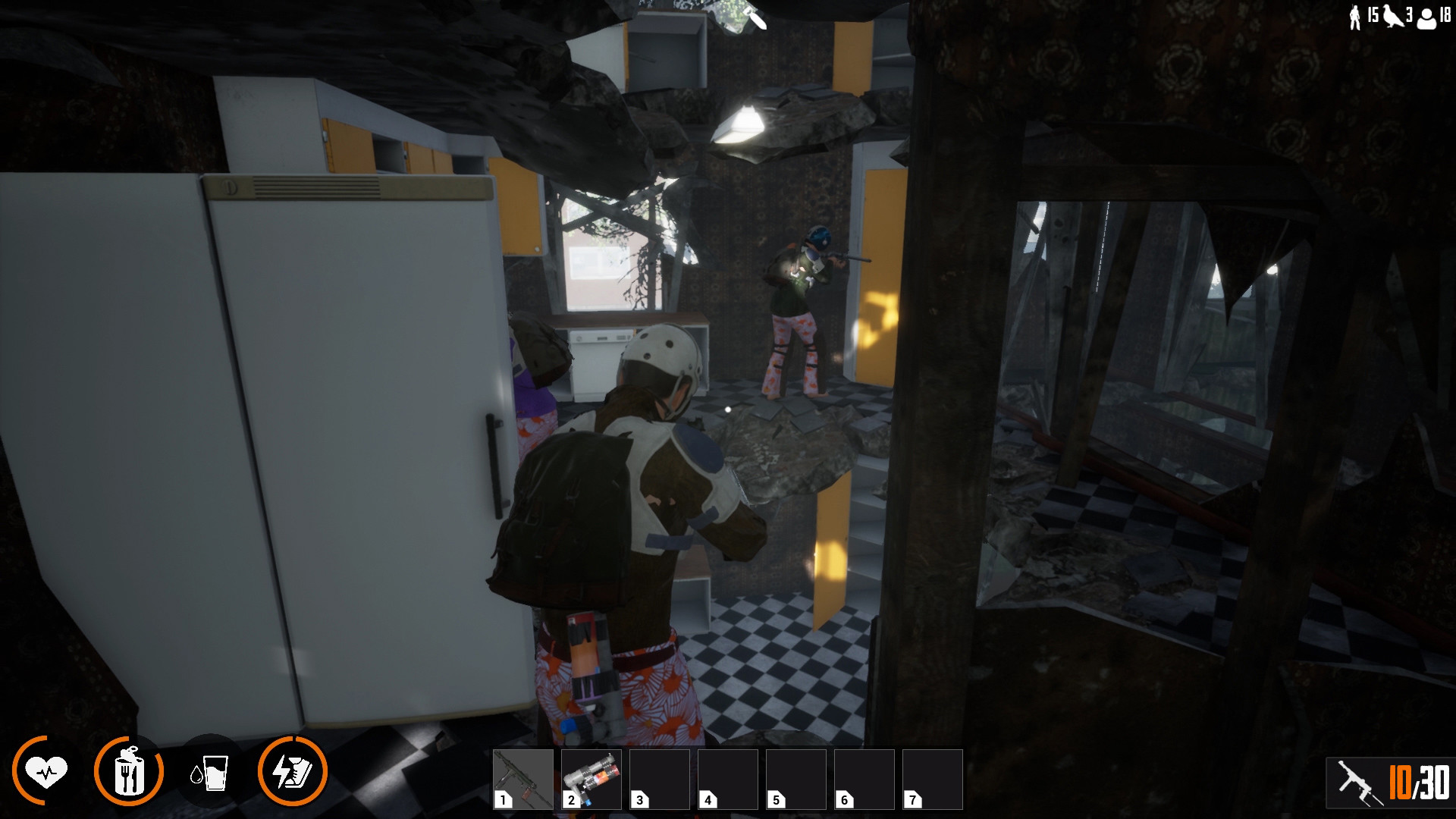Image resolution: width=1456 pixels, height=819 pixels.
Task: Click the heart health status icon
Action: [x=47, y=771]
